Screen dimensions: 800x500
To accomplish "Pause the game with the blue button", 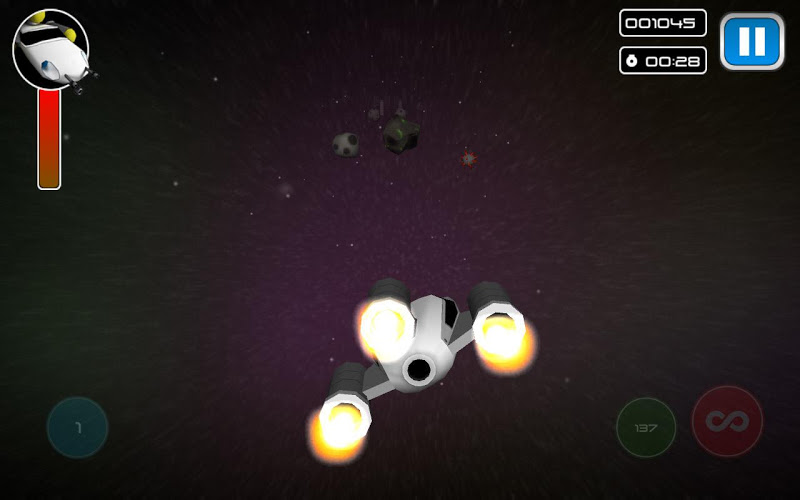I will pos(752,42).
